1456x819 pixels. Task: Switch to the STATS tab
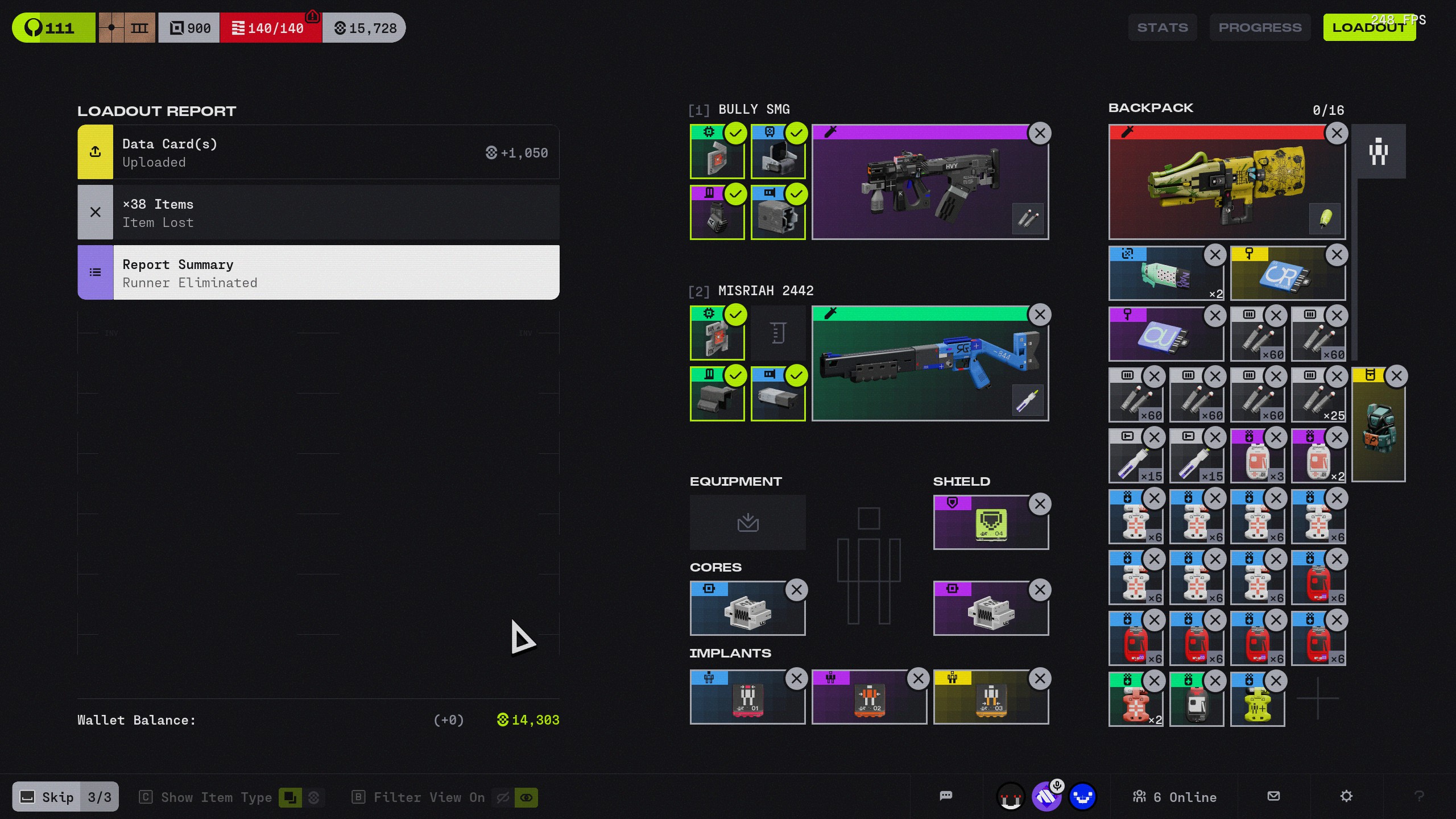1162,27
